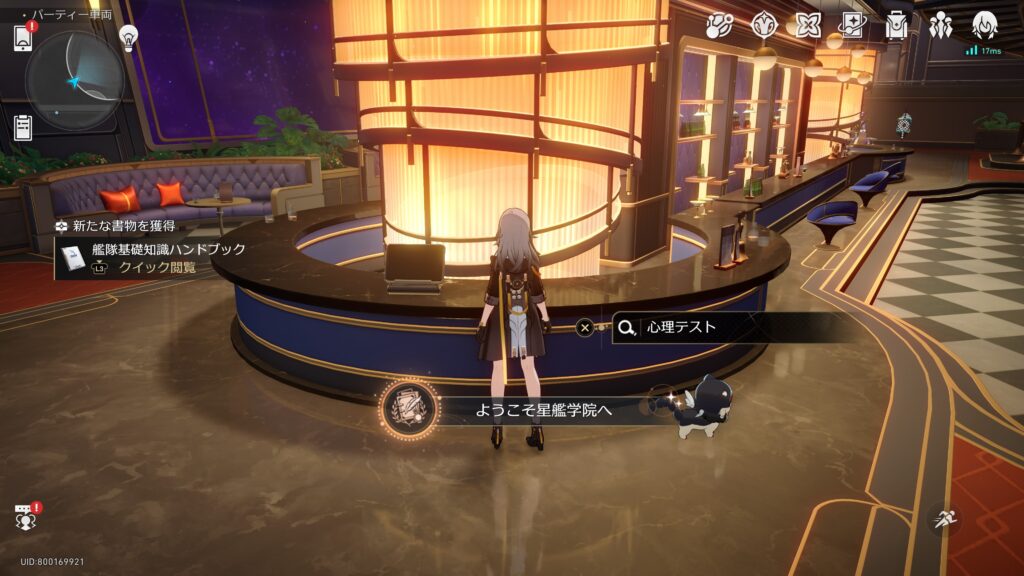Open the orbiting planets icon in top bar
Screen dimensions: 1024x576
pyautogui.click(x=719, y=26)
